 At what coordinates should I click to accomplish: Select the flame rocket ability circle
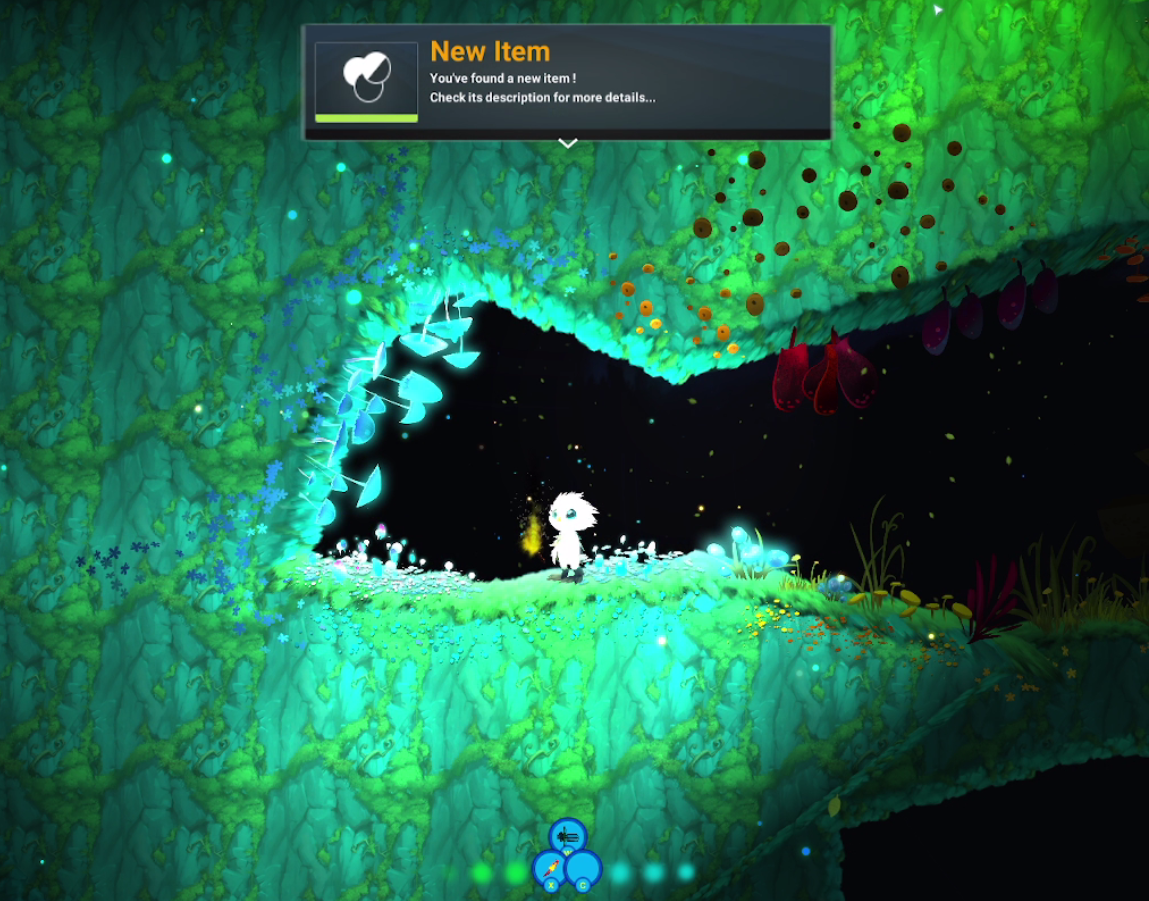point(549,868)
